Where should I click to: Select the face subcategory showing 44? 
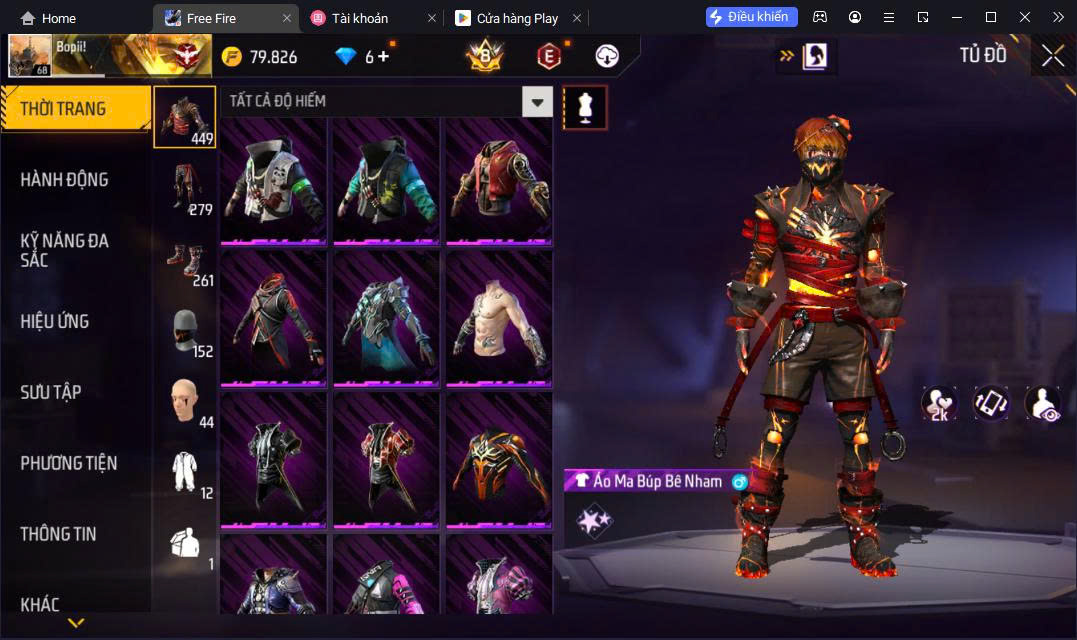(x=184, y=401)
